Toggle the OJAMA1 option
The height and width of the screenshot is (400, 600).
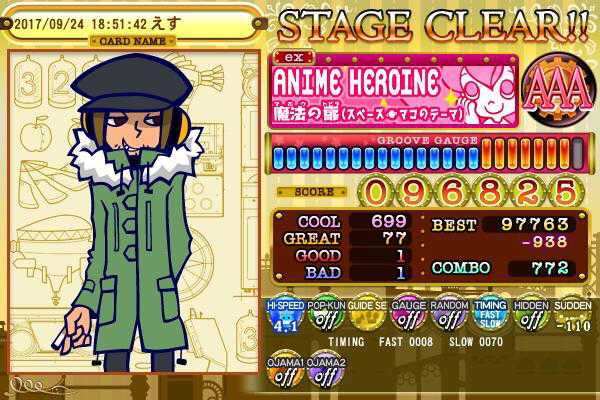[284, 375]
